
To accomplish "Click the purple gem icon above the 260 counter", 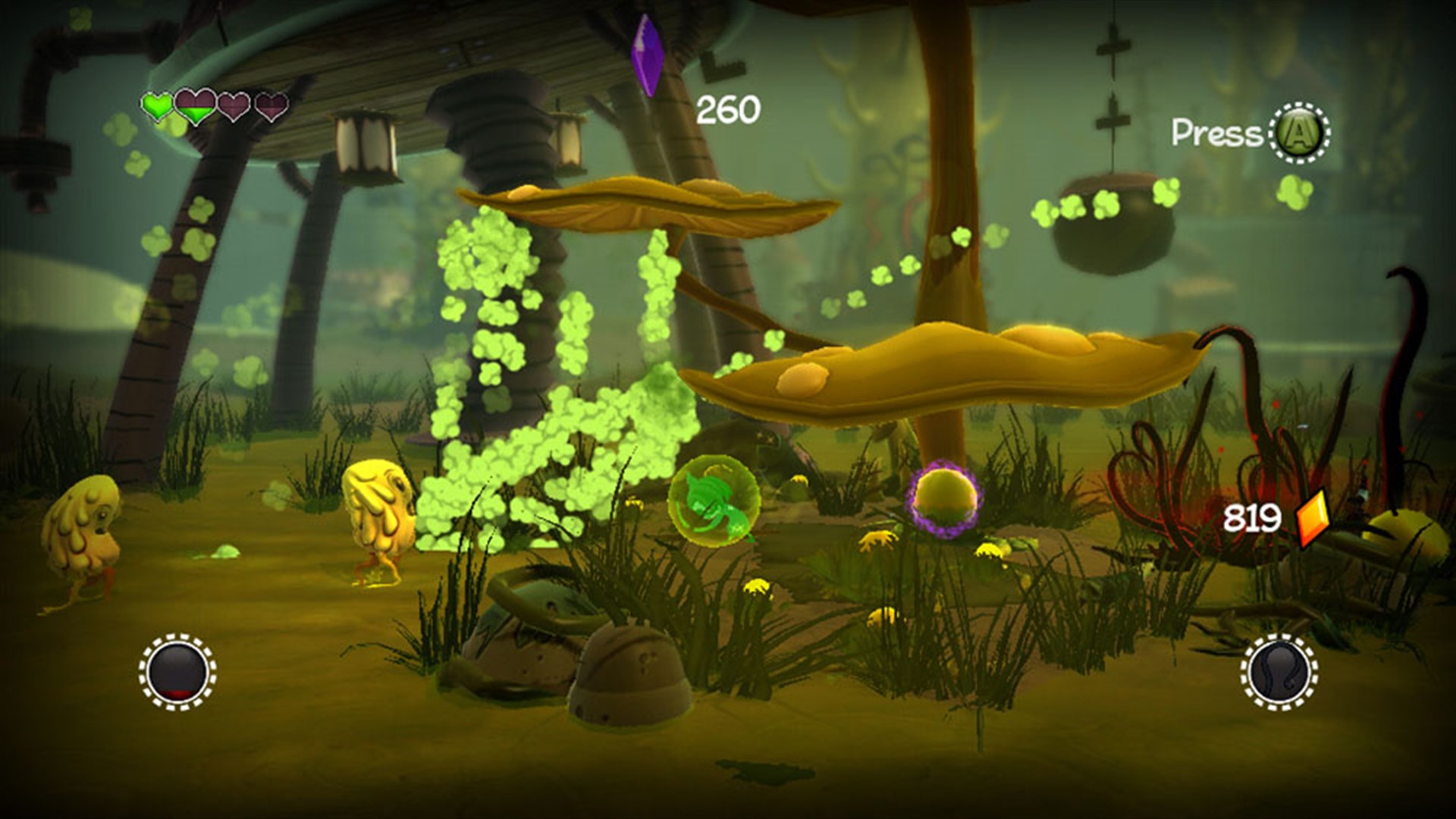I will tap(647, 53).
